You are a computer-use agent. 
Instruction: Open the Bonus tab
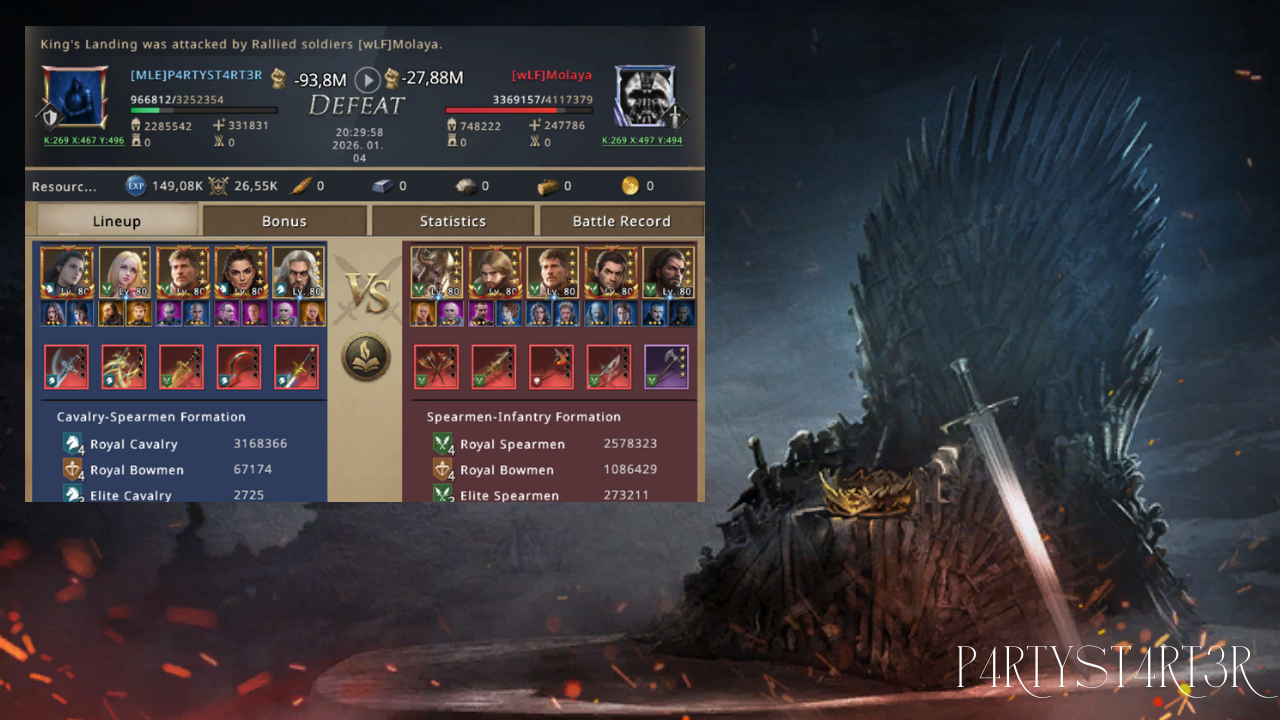click(x=285, y=221)
